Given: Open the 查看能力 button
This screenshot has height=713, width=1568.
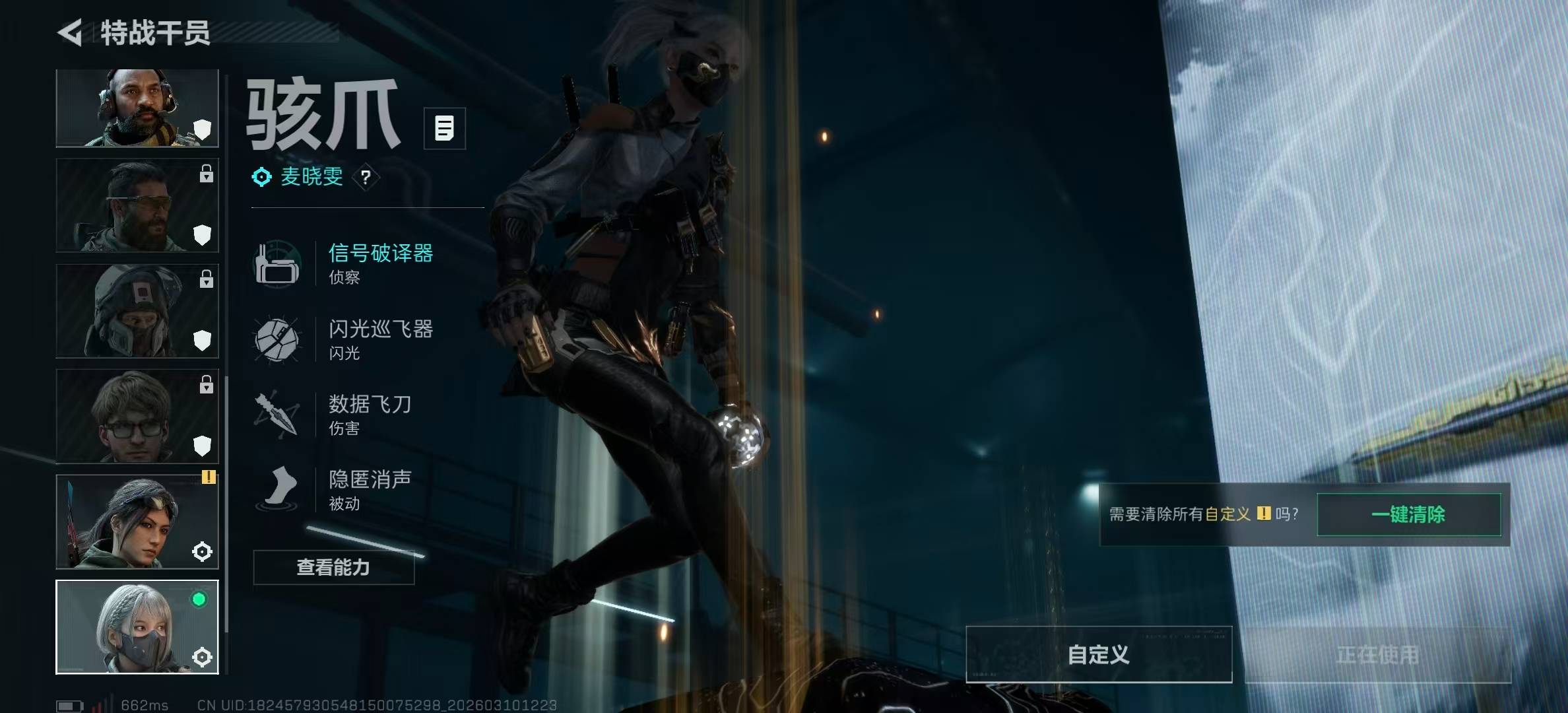Looking at the screenshot, I should (333, 567).
